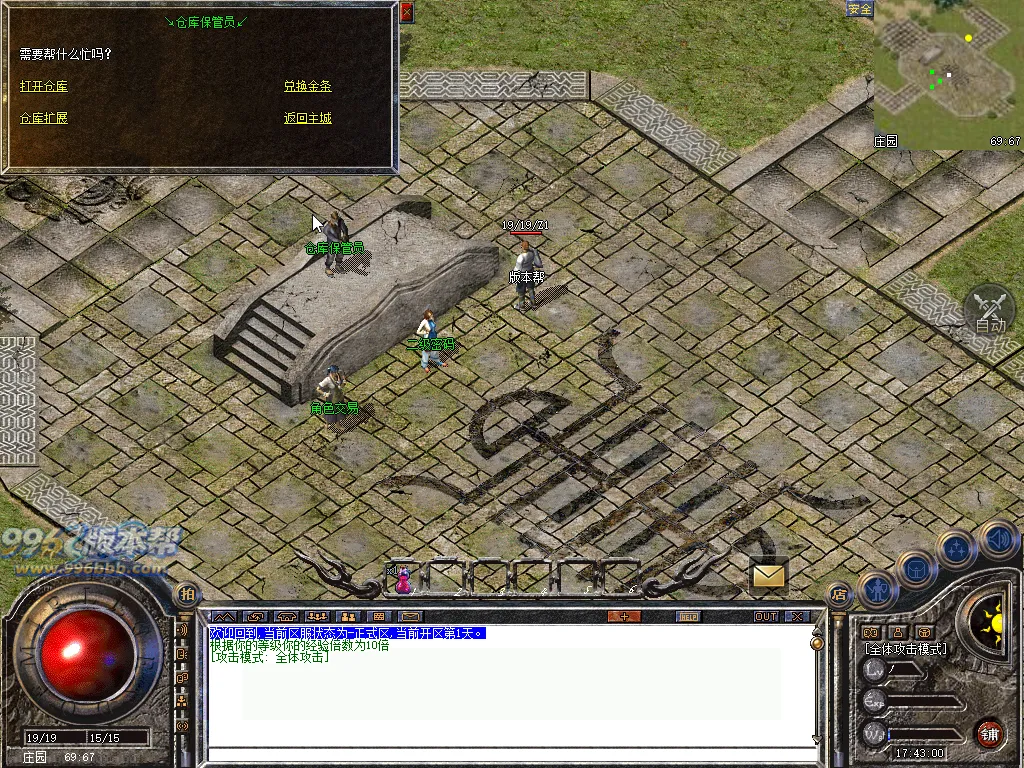Viewport: 1024px width, 768px height.
Task: Open the gold envelope mail icon
Action: (769, 575)
